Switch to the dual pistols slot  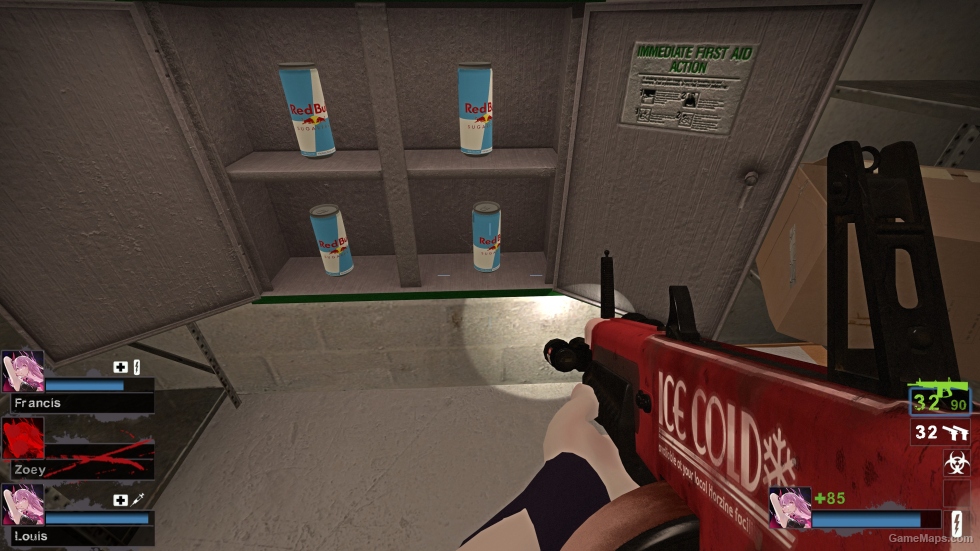[941, 433]
